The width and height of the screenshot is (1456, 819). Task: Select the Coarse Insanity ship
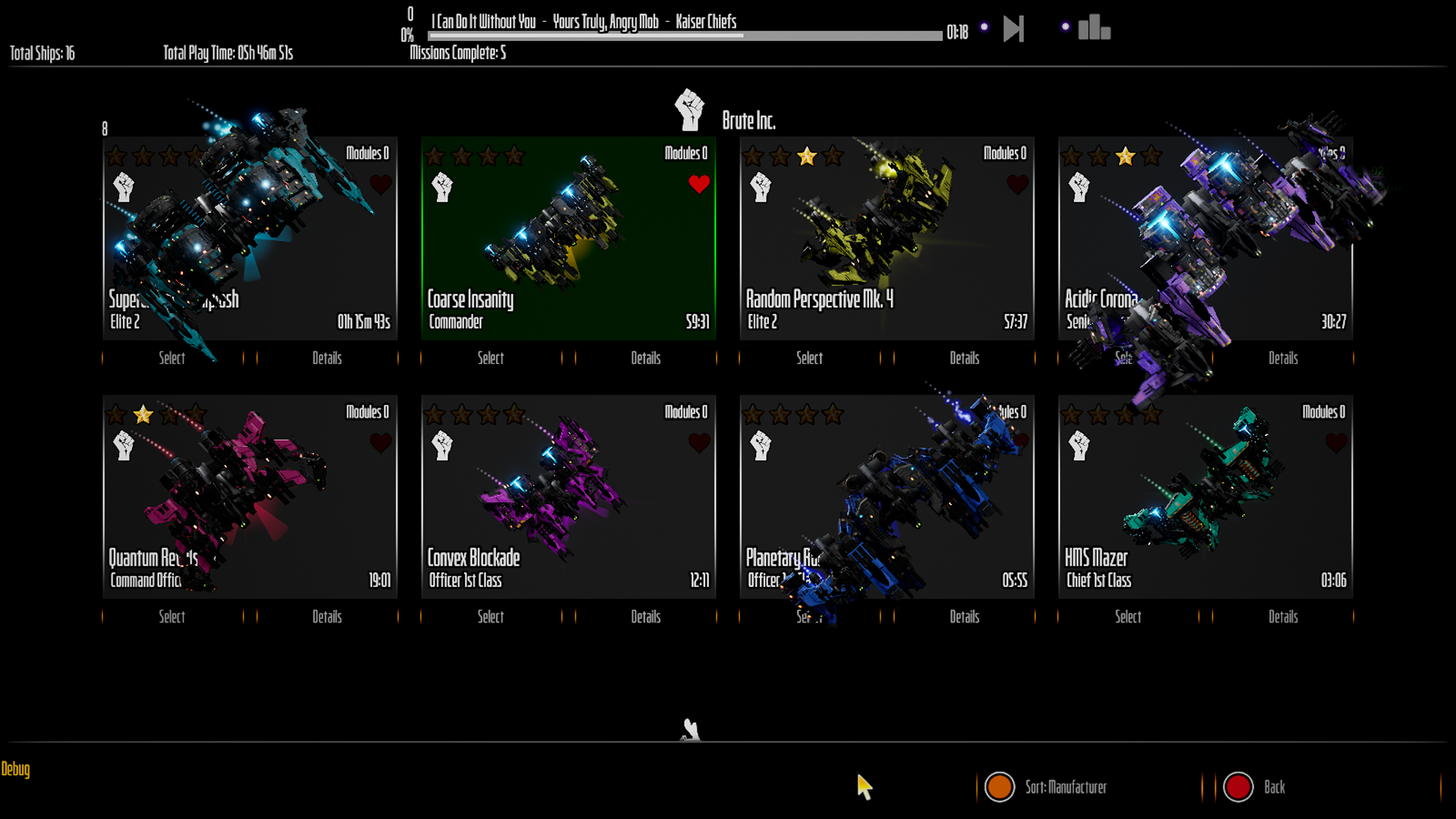490,359
